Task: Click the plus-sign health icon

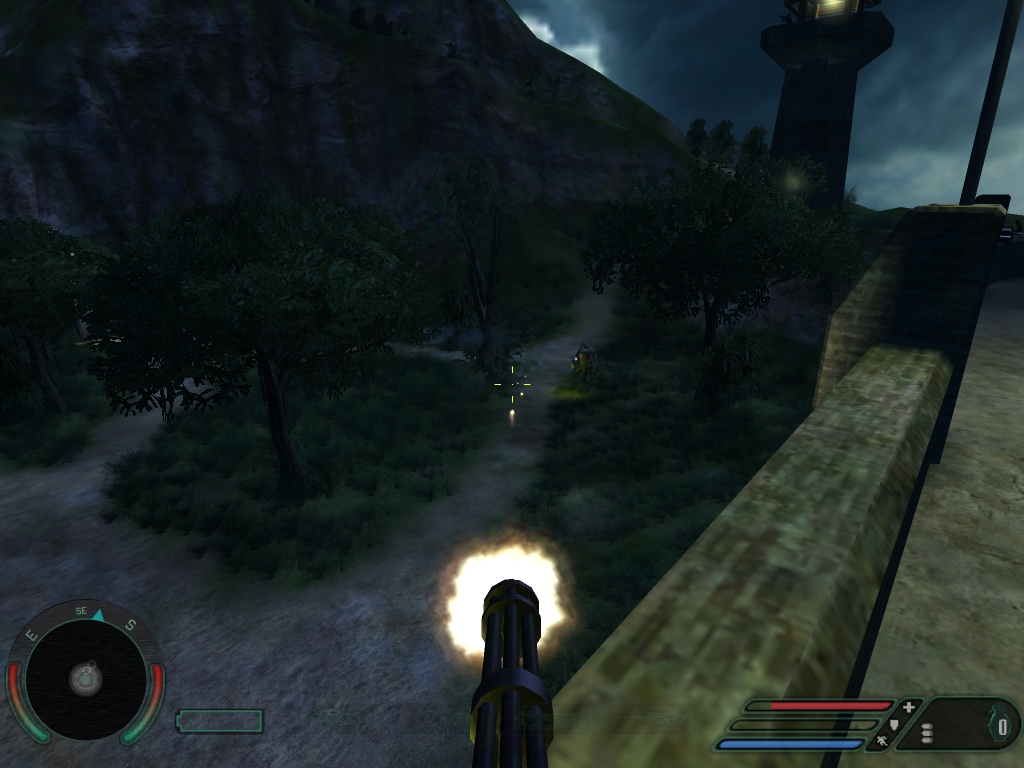Action: point(908,707)
